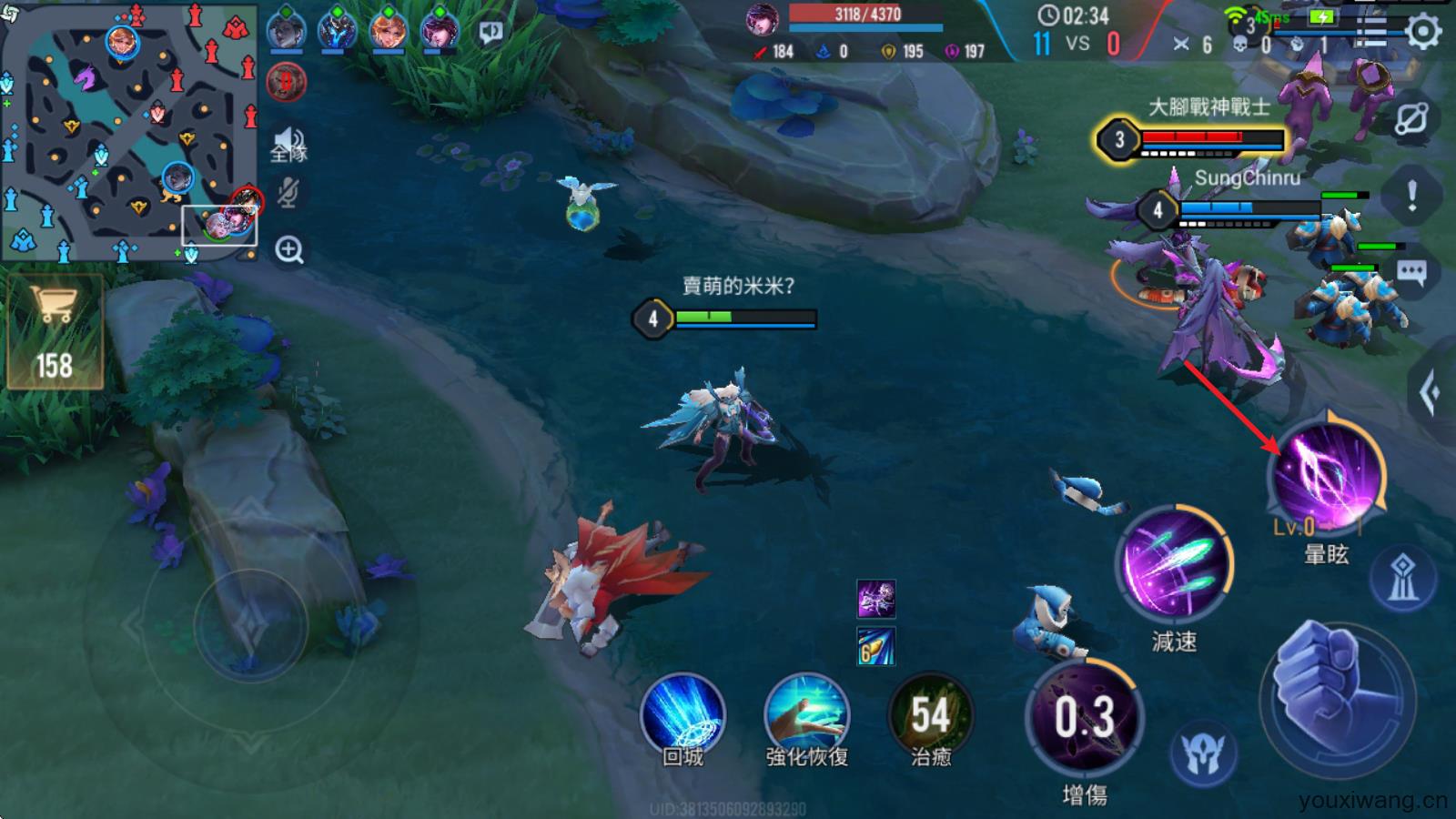1456x819 pixels.
Task: Buy the upper recommended purple item
Action: [x=875, y=600]
